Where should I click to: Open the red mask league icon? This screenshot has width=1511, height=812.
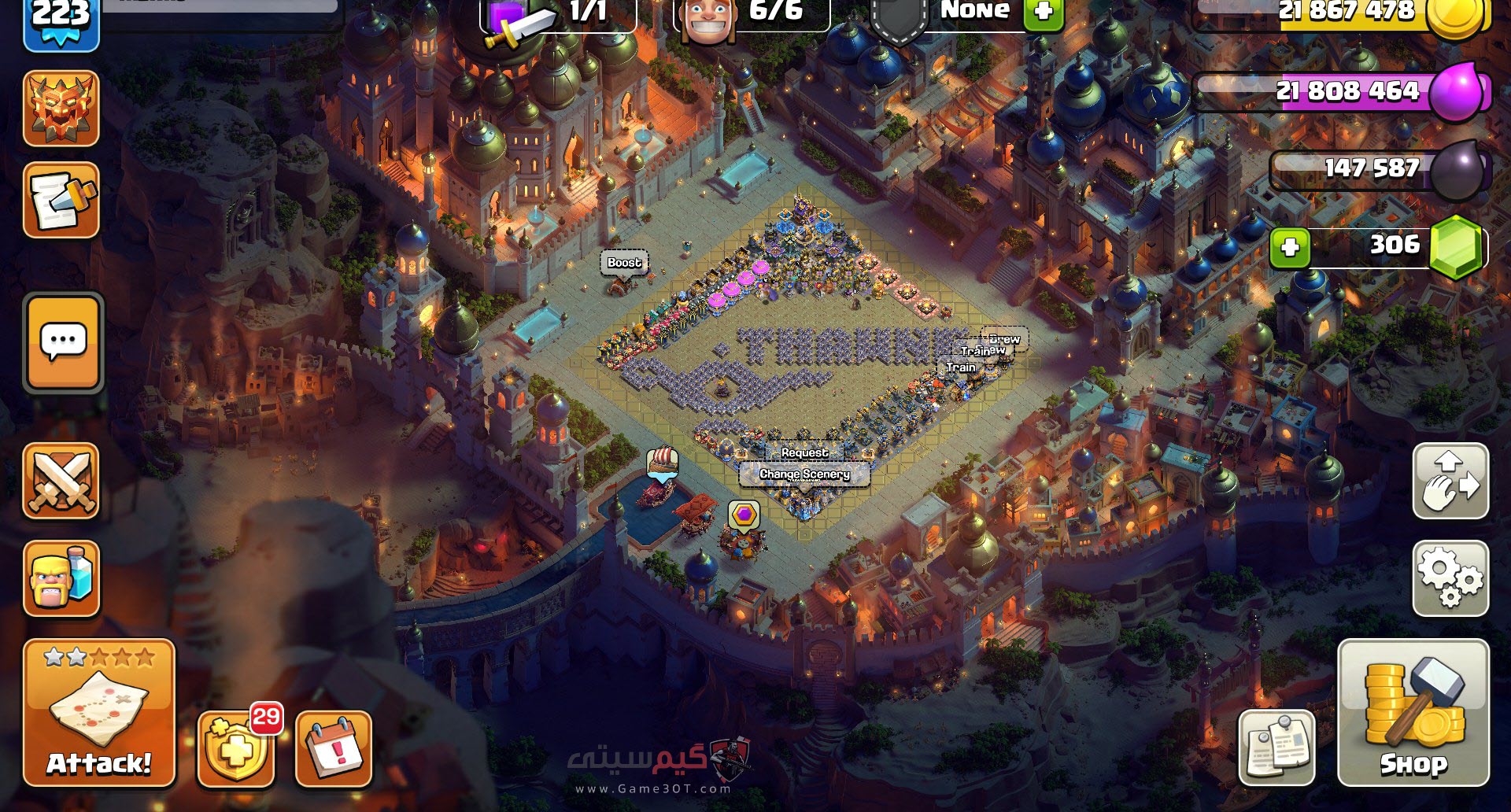pos(61,109)
